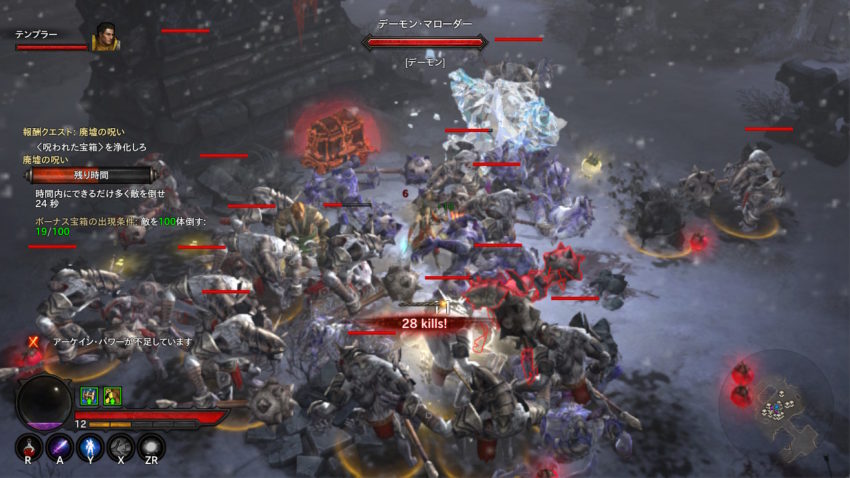Select the 報酬クエスト: 廃墟の呪い quest tracker title
The image size is (850, 478).
(x=74, y=132)
